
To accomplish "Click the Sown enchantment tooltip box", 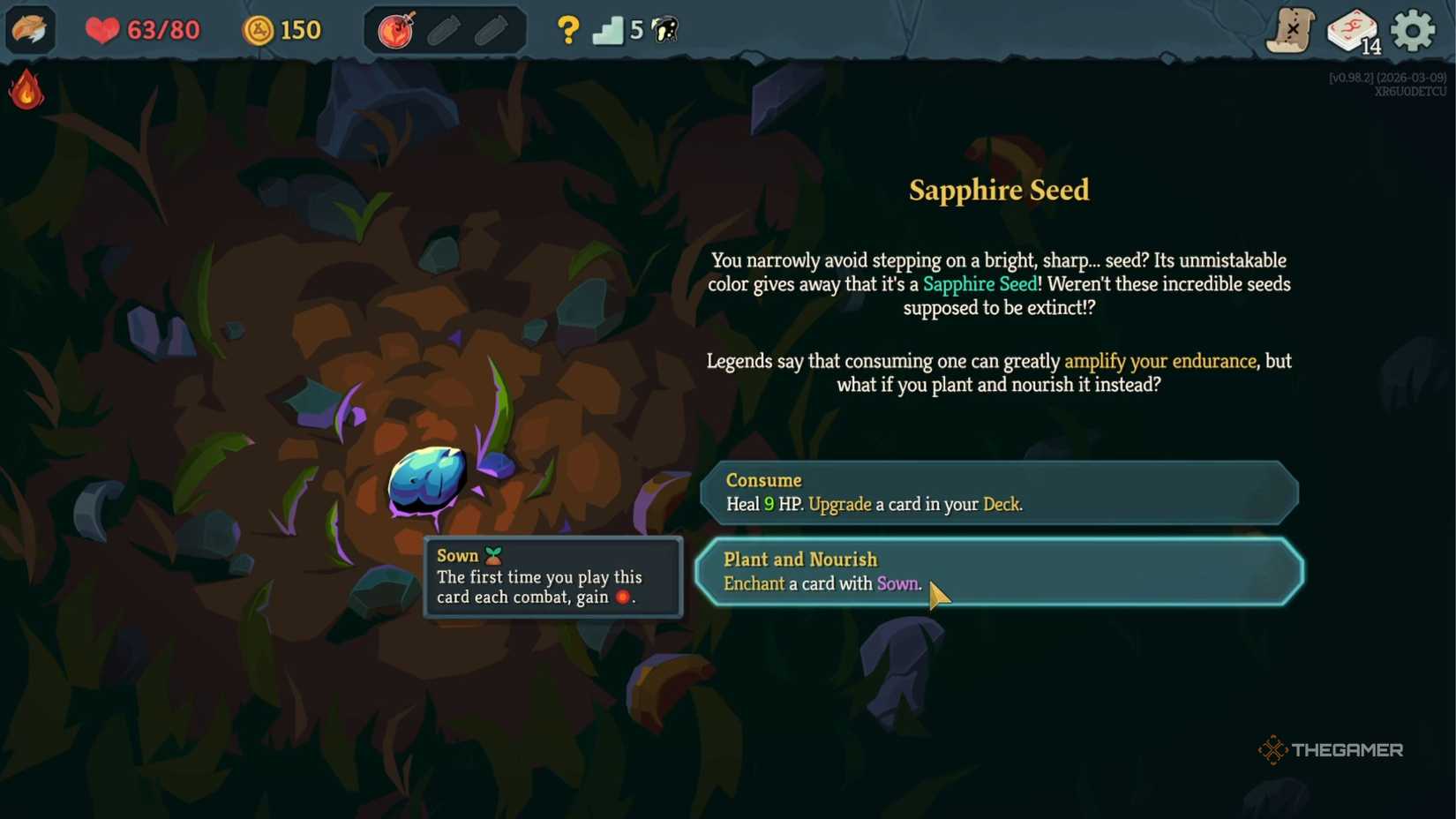I will (552, 576).
